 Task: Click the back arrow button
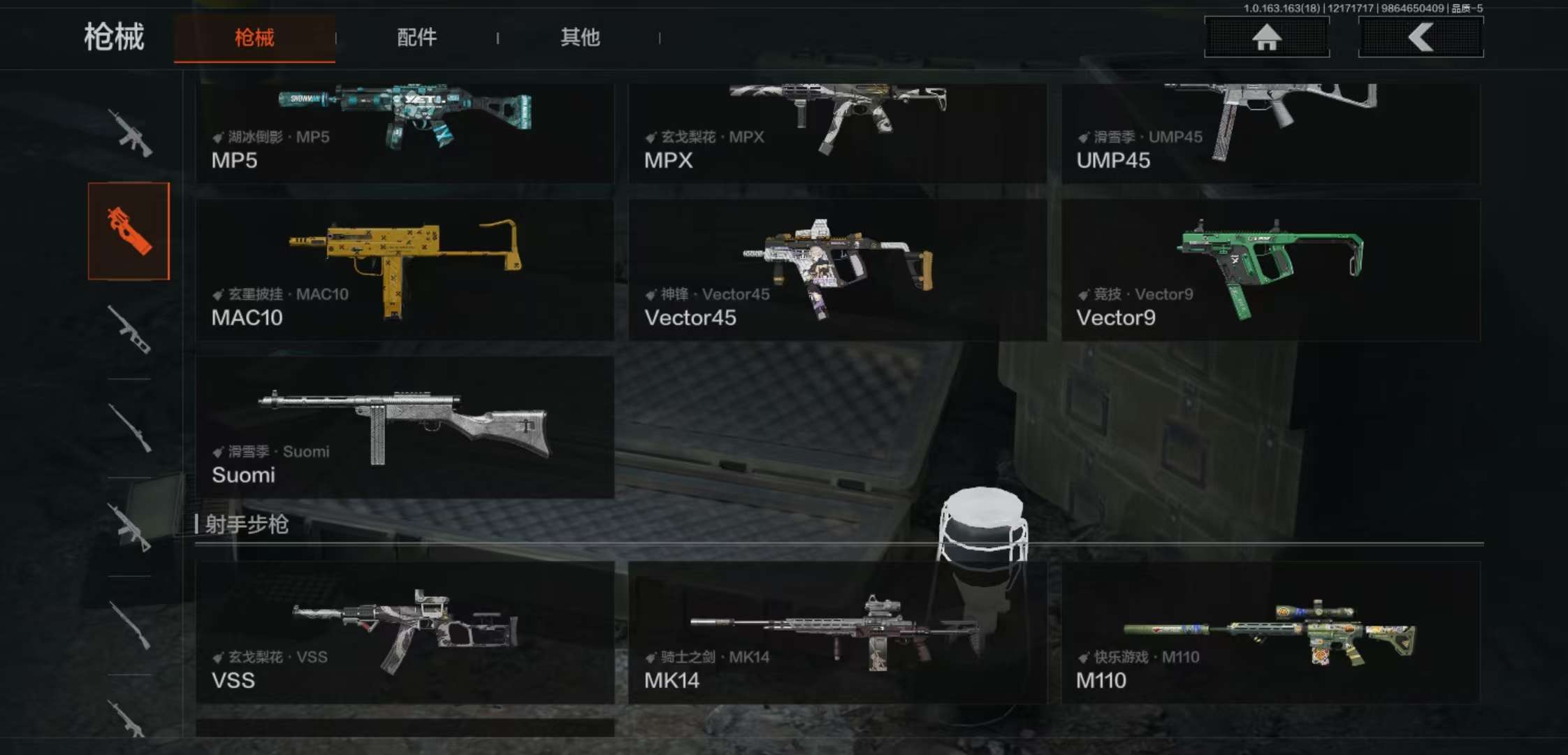pyautogui.click(x=1421, y=38)
